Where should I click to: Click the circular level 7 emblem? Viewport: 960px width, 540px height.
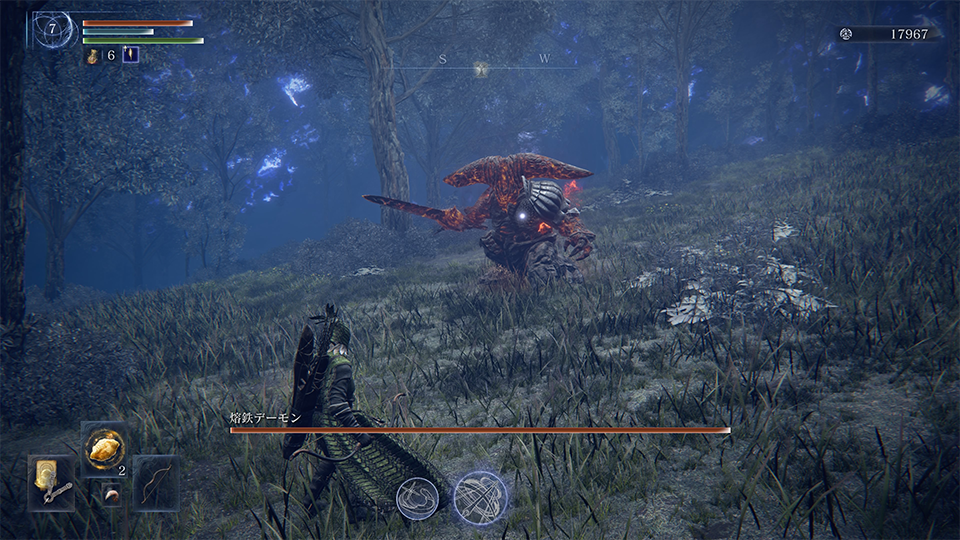click(x=52, y=30)
